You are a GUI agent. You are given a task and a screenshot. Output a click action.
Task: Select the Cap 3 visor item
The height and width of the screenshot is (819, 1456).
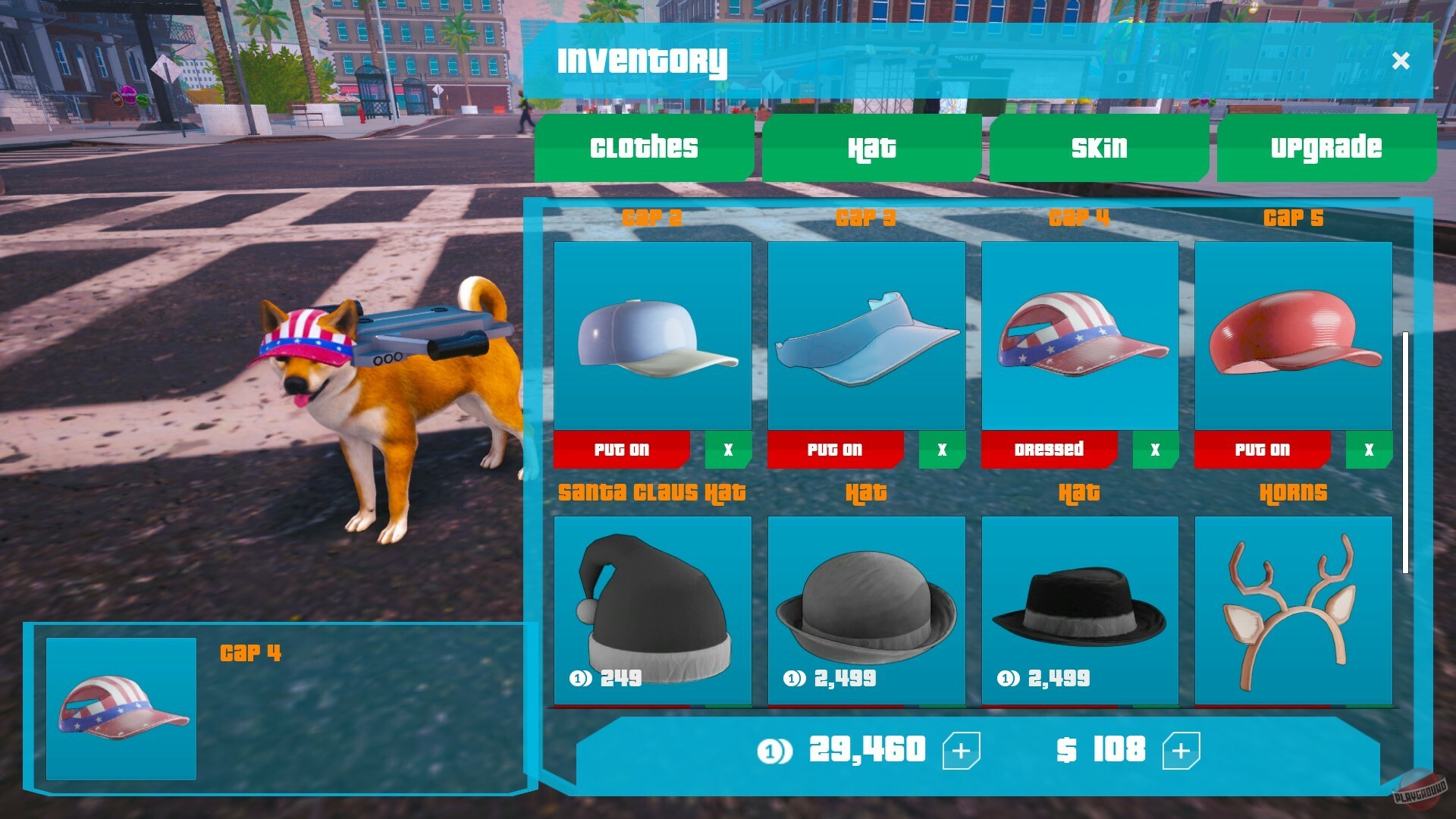(866, 336)
